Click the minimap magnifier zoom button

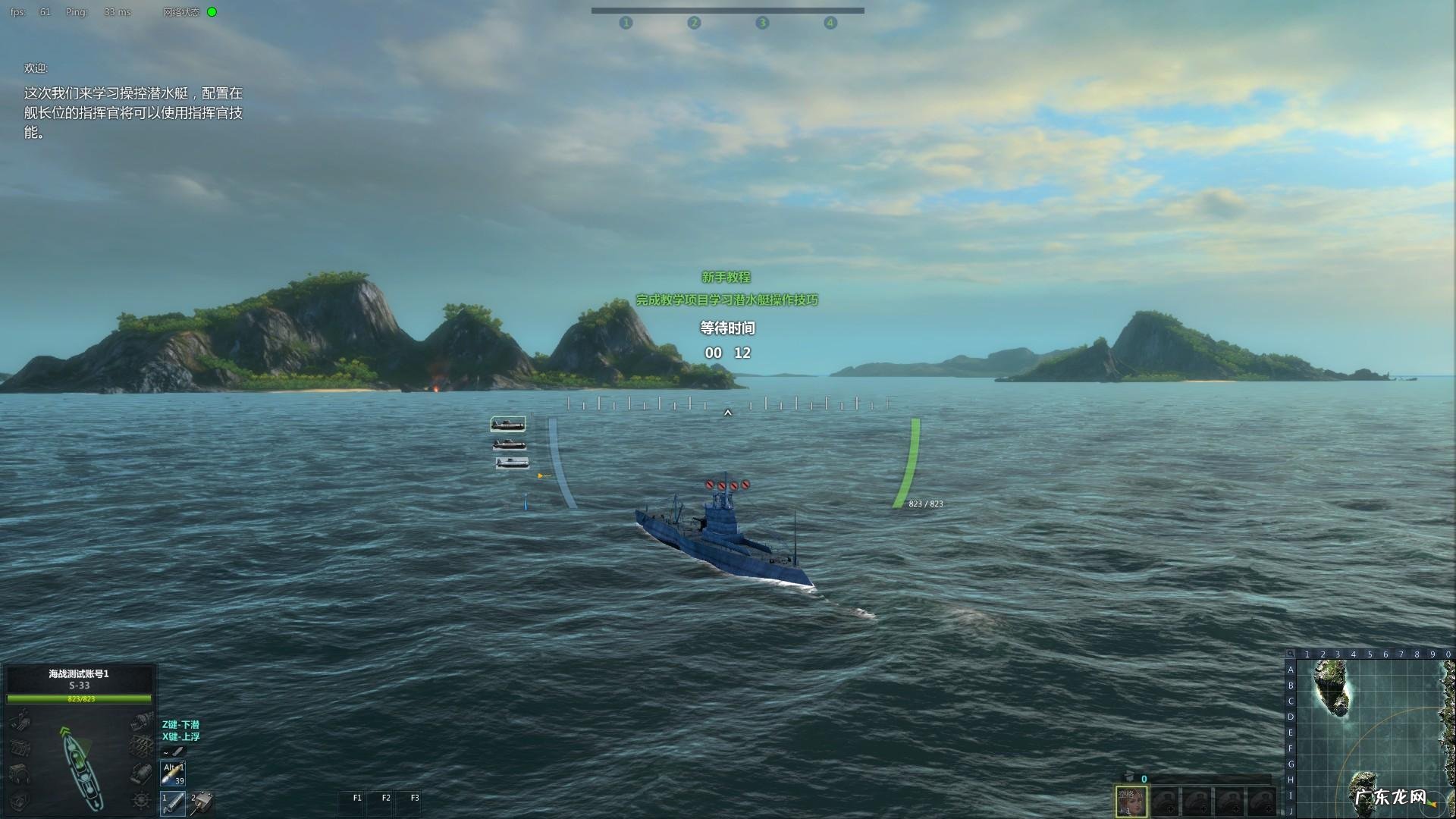(1290, 654)
